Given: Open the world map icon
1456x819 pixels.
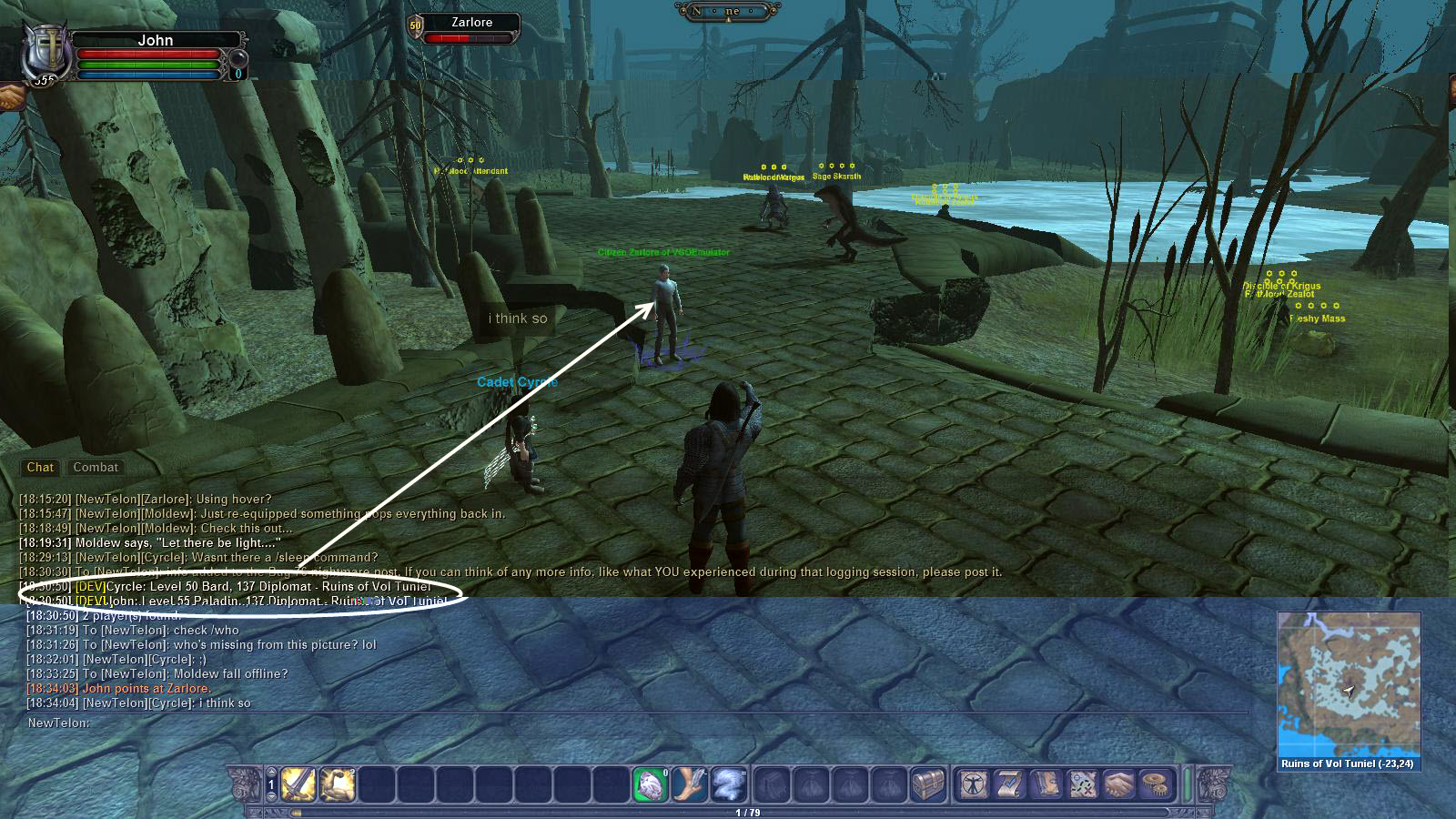Looking at the screenshot, I should (x=1084, y=784).
